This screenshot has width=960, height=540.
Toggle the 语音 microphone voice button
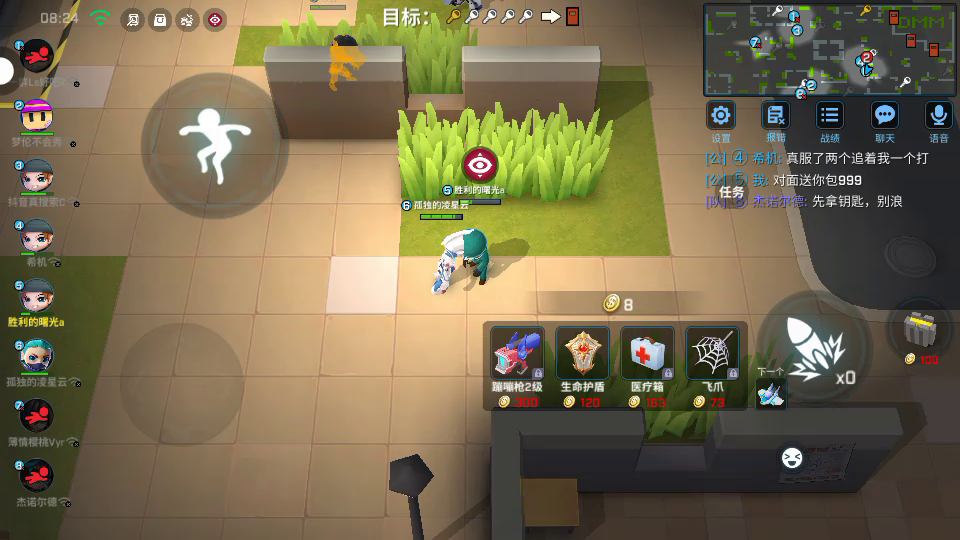tap(938, 116)
